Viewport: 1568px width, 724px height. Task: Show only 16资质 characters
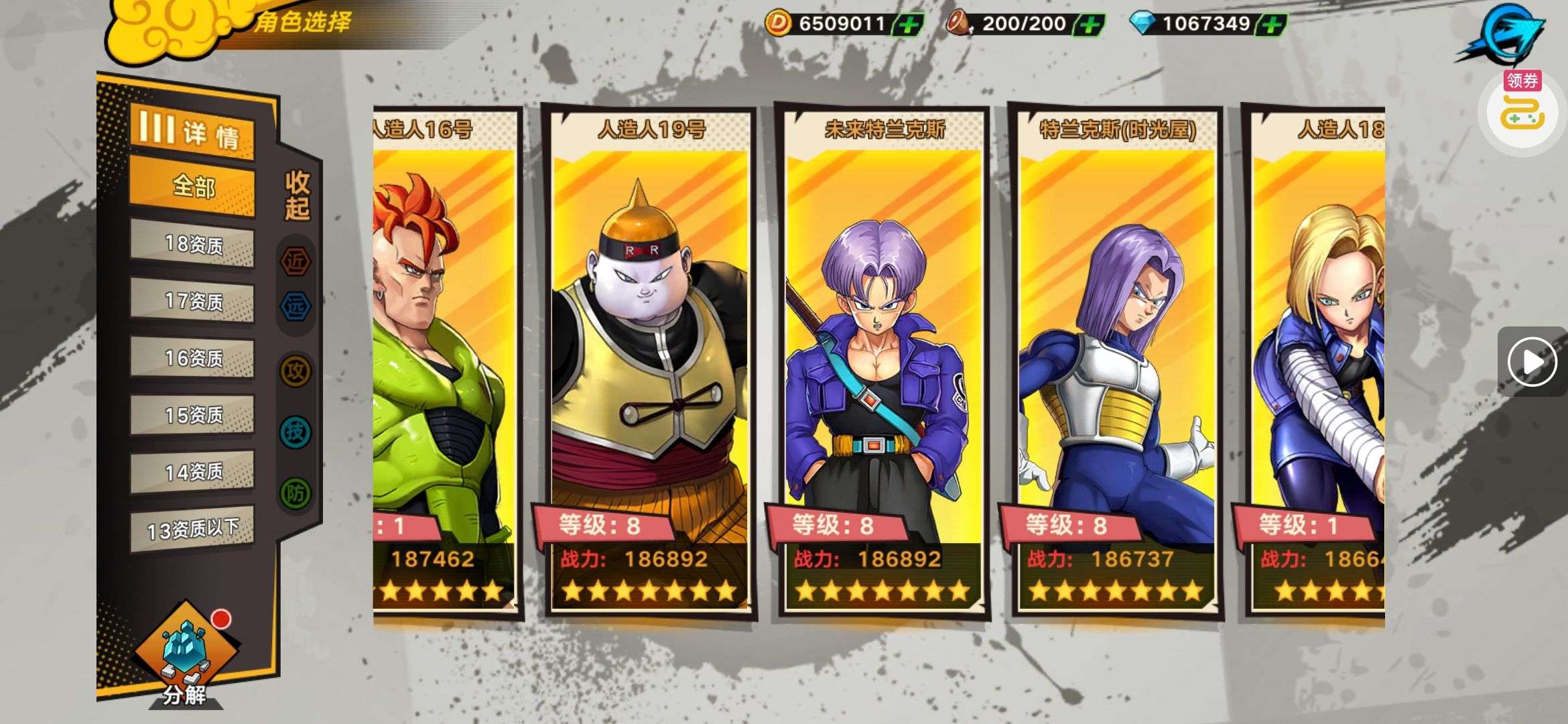pos(192,359)
